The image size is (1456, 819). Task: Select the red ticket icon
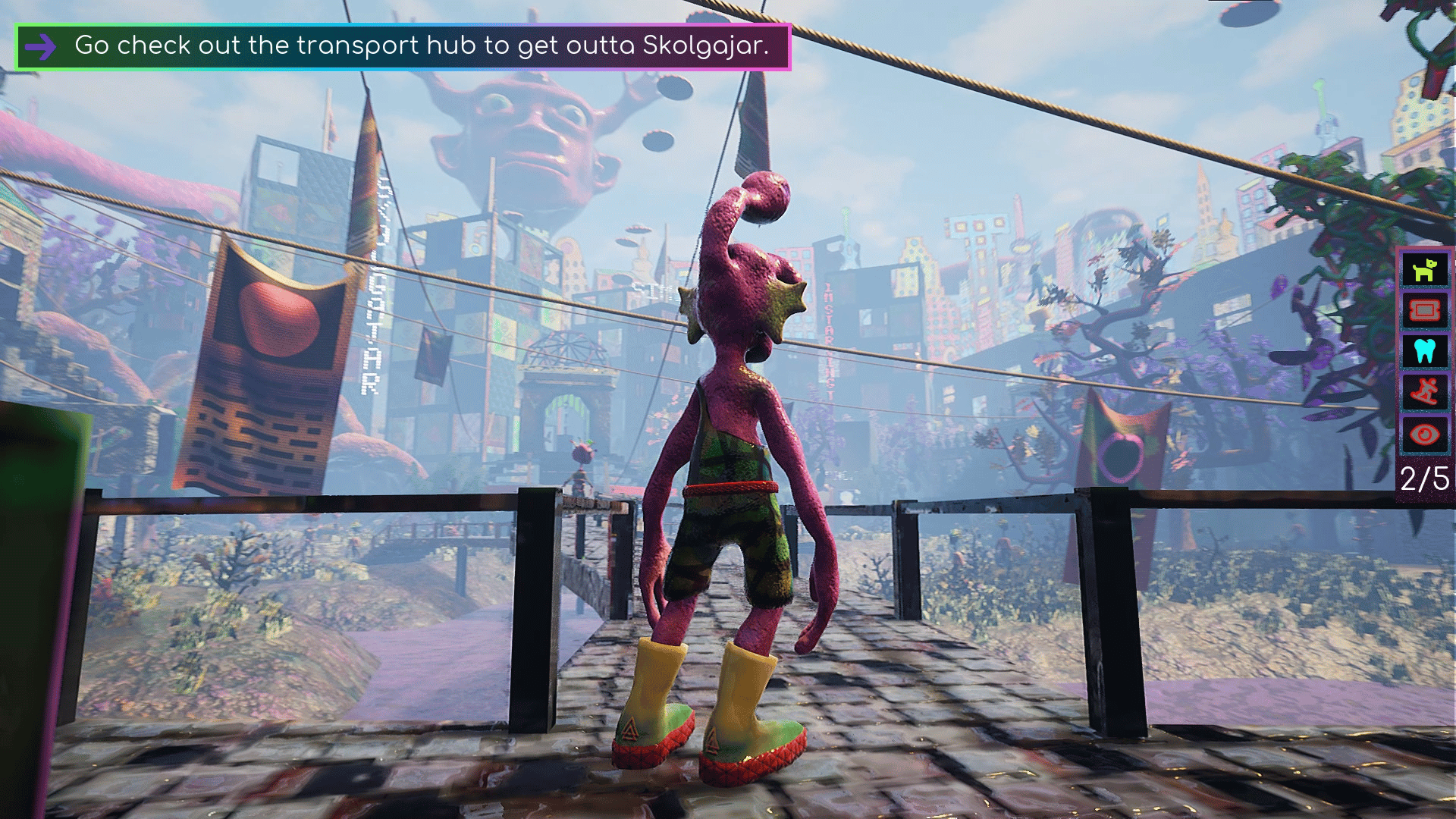pos(1424,310)
